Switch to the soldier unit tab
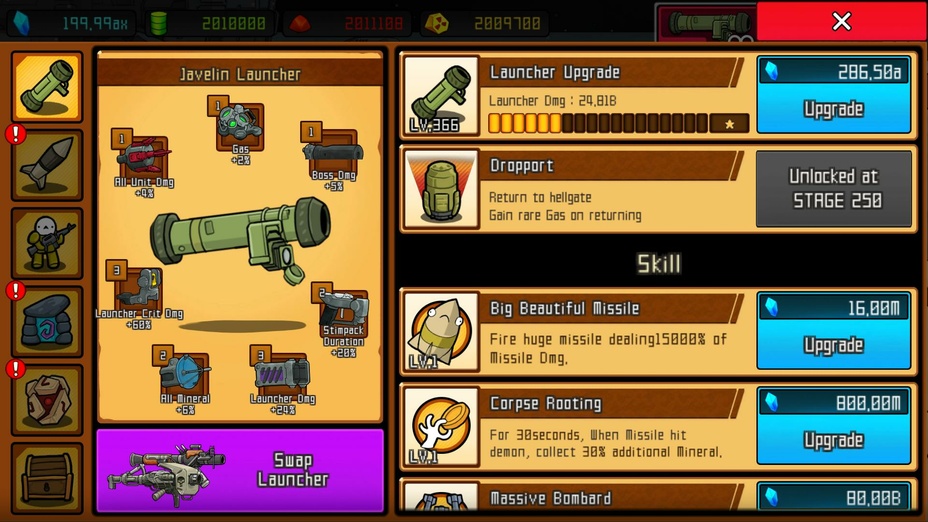Viewport: 928px width, 522px height. 47,243
